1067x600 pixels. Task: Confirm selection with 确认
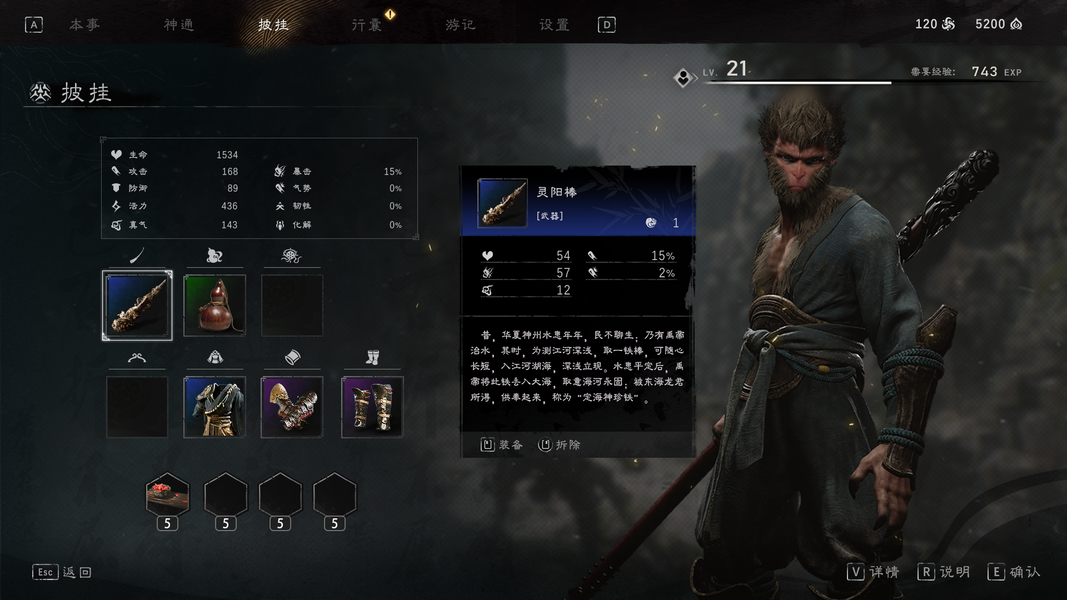(x=1015, y=572)
